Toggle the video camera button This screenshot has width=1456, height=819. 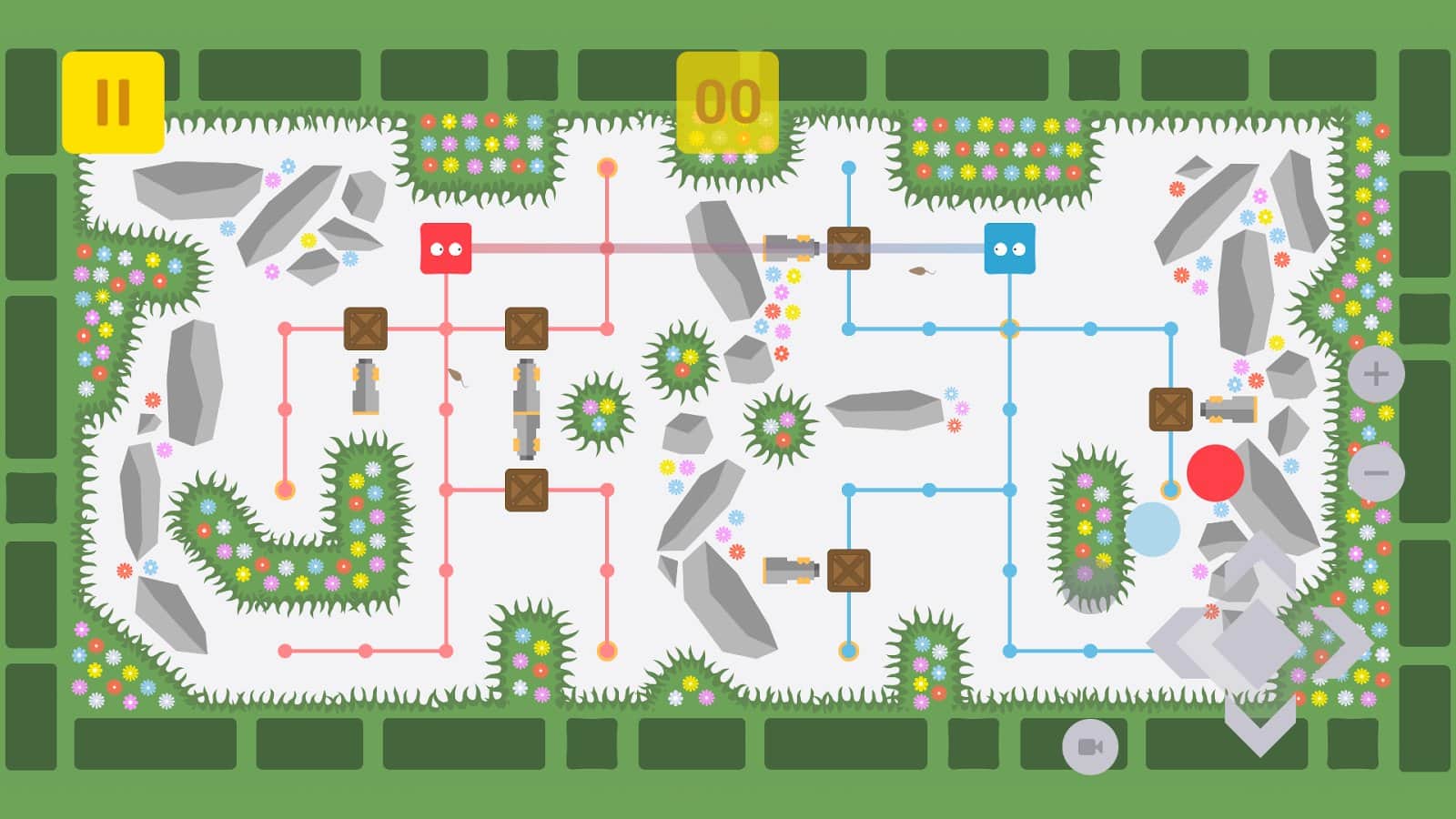pyautogui.click(x=1089, y=747)
